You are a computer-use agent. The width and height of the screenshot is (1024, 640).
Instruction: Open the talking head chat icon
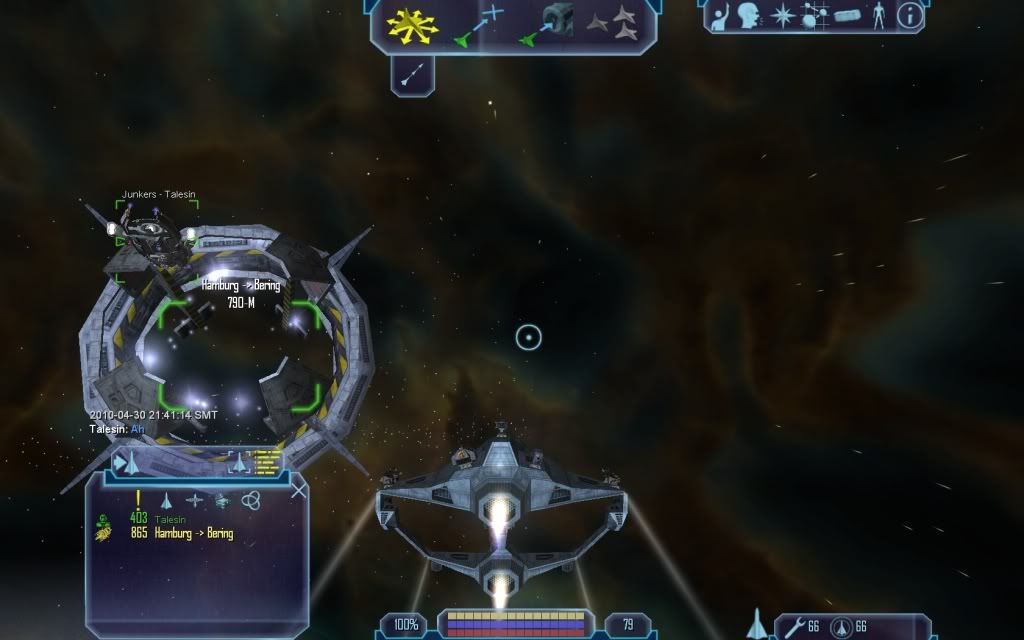point(747,15)
